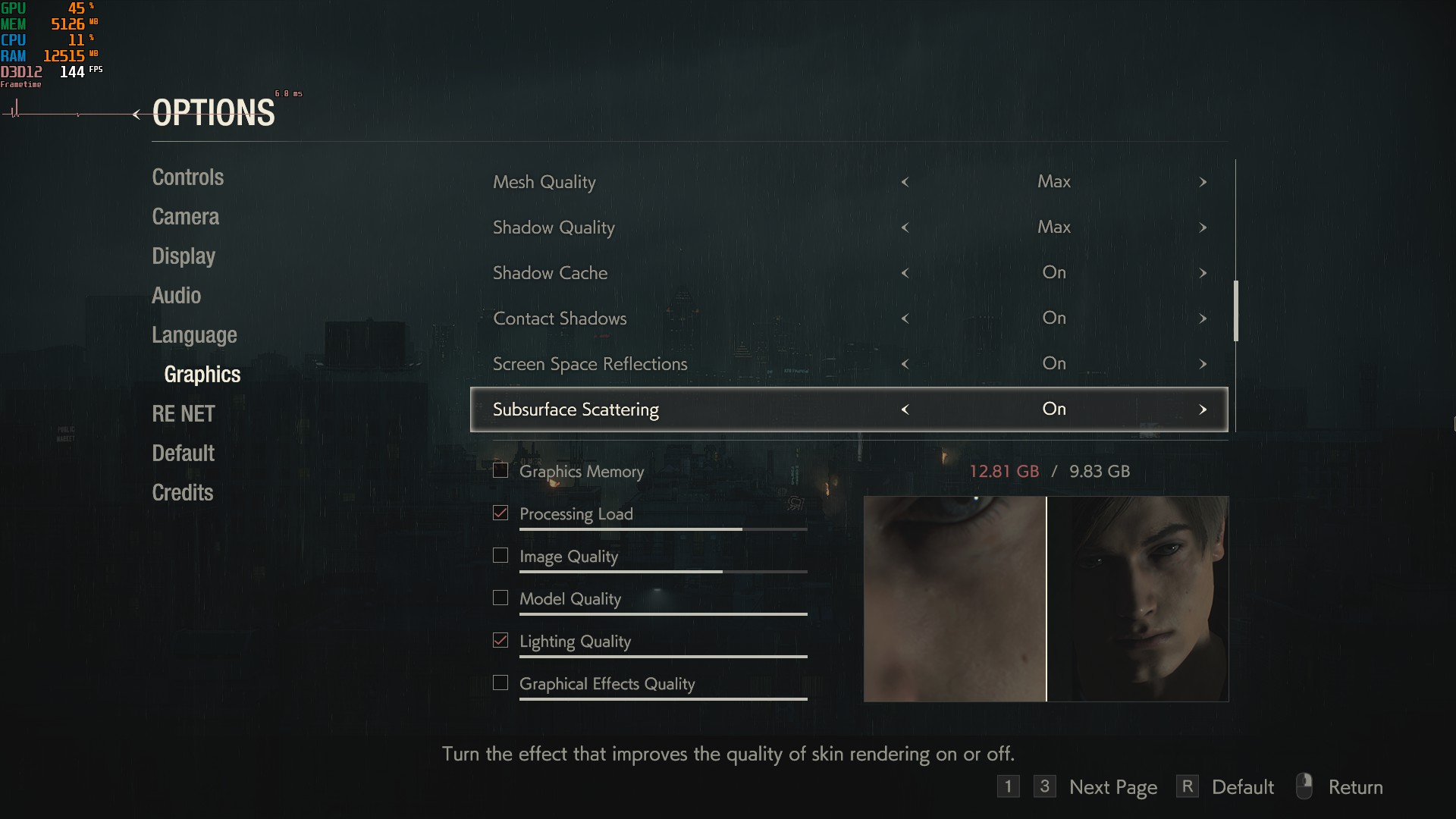
Task: Click right chevron on Screen Space Reflections
Action: tap(1203, 364)
